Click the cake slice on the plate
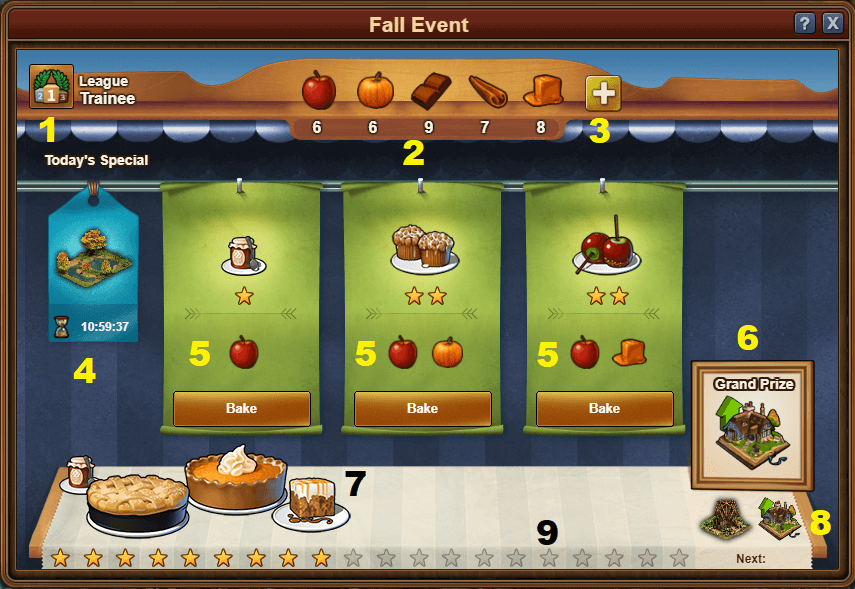 311,500
